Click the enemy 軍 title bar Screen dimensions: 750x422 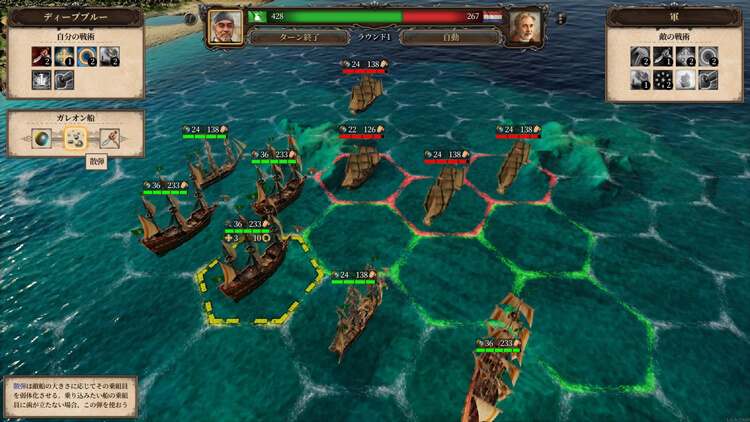pyautogui.click(x=674, y=17)
